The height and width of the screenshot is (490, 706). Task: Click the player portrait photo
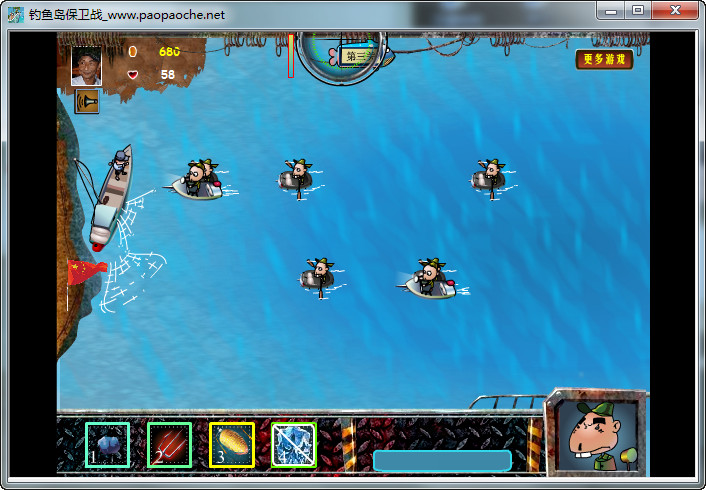pyautogui.click(x=86, y=66)
